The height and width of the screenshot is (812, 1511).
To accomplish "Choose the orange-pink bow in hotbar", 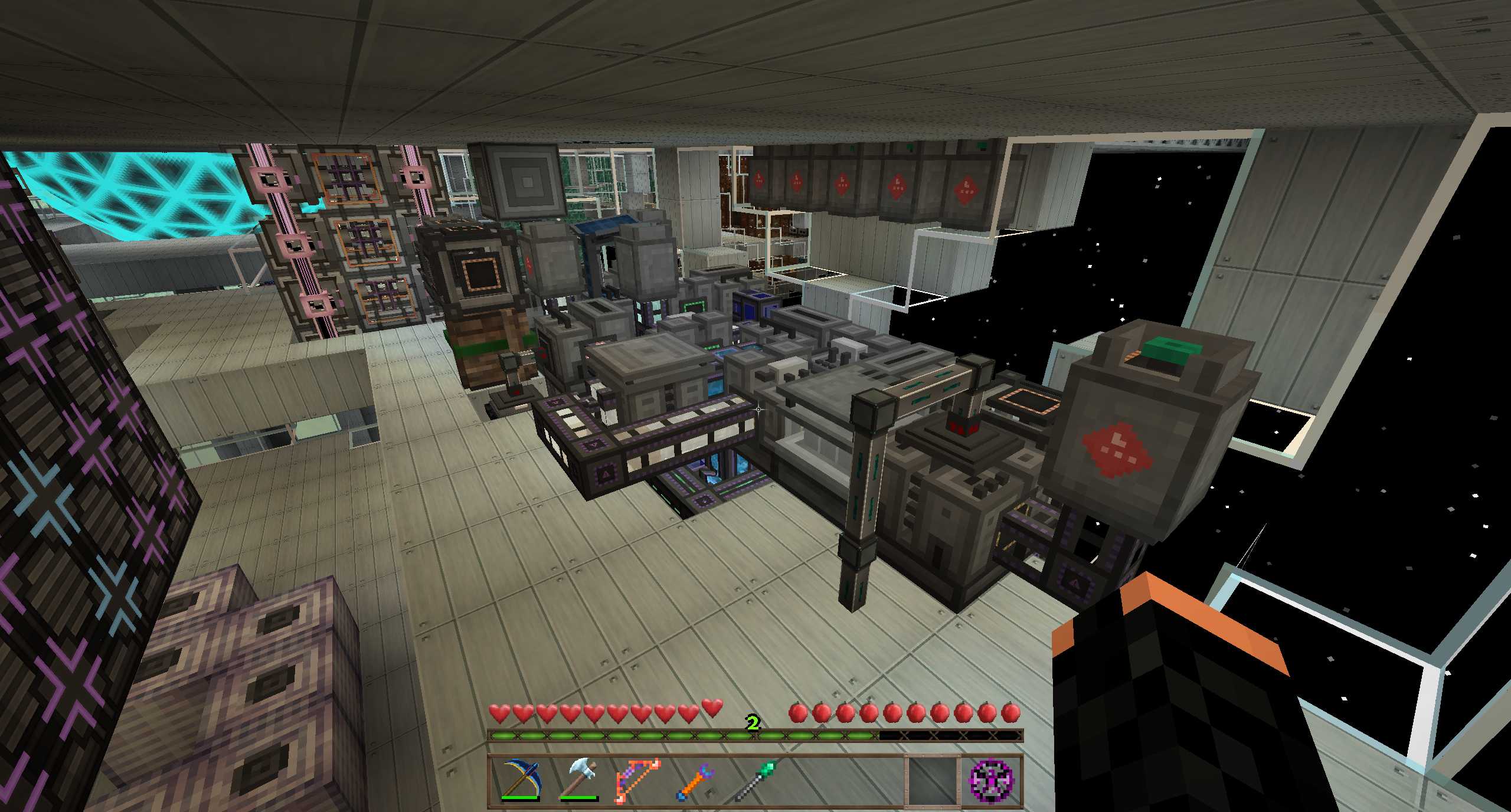I will tap(637, 780).
